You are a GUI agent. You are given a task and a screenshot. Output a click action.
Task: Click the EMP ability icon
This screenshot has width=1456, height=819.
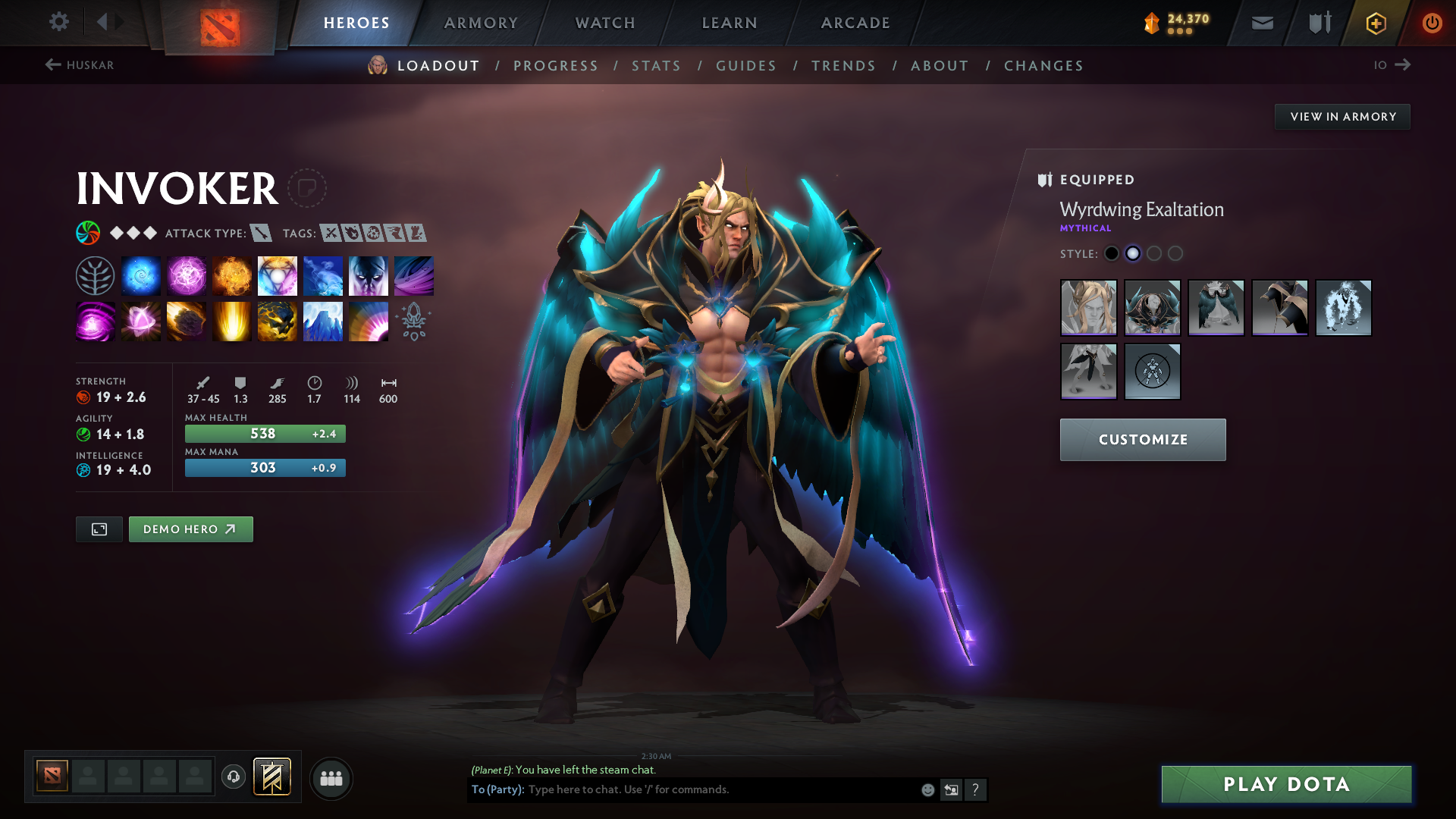coord(95,321)
